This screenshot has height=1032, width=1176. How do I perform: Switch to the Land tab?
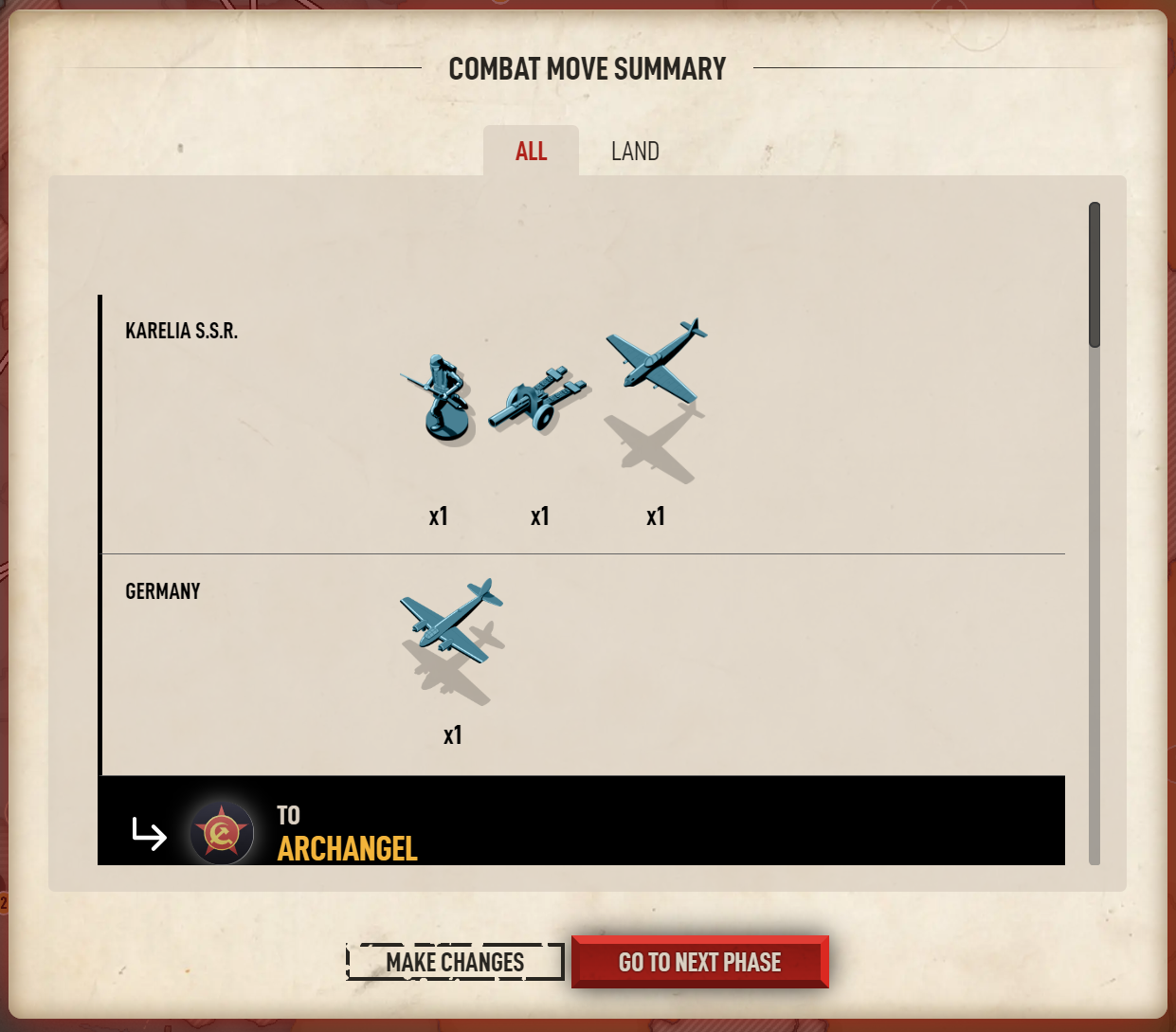[634, 152]
